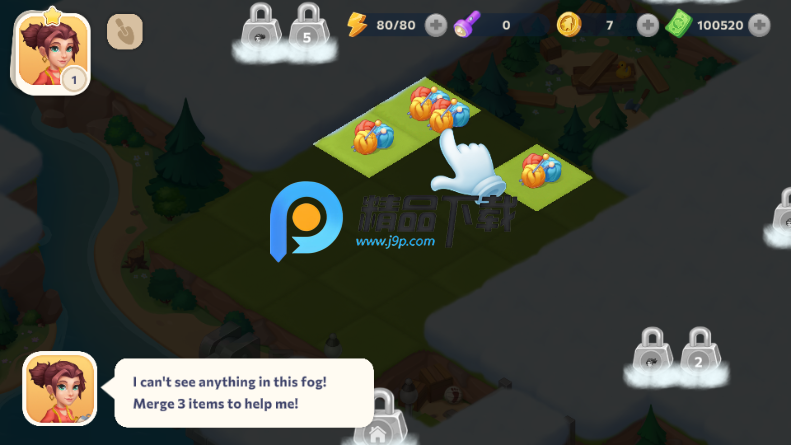Image resolution: width=791 pixels, height=445 pixels.
Task: Tap the fog dialogue speech bubble
Action: click(244, 392)
